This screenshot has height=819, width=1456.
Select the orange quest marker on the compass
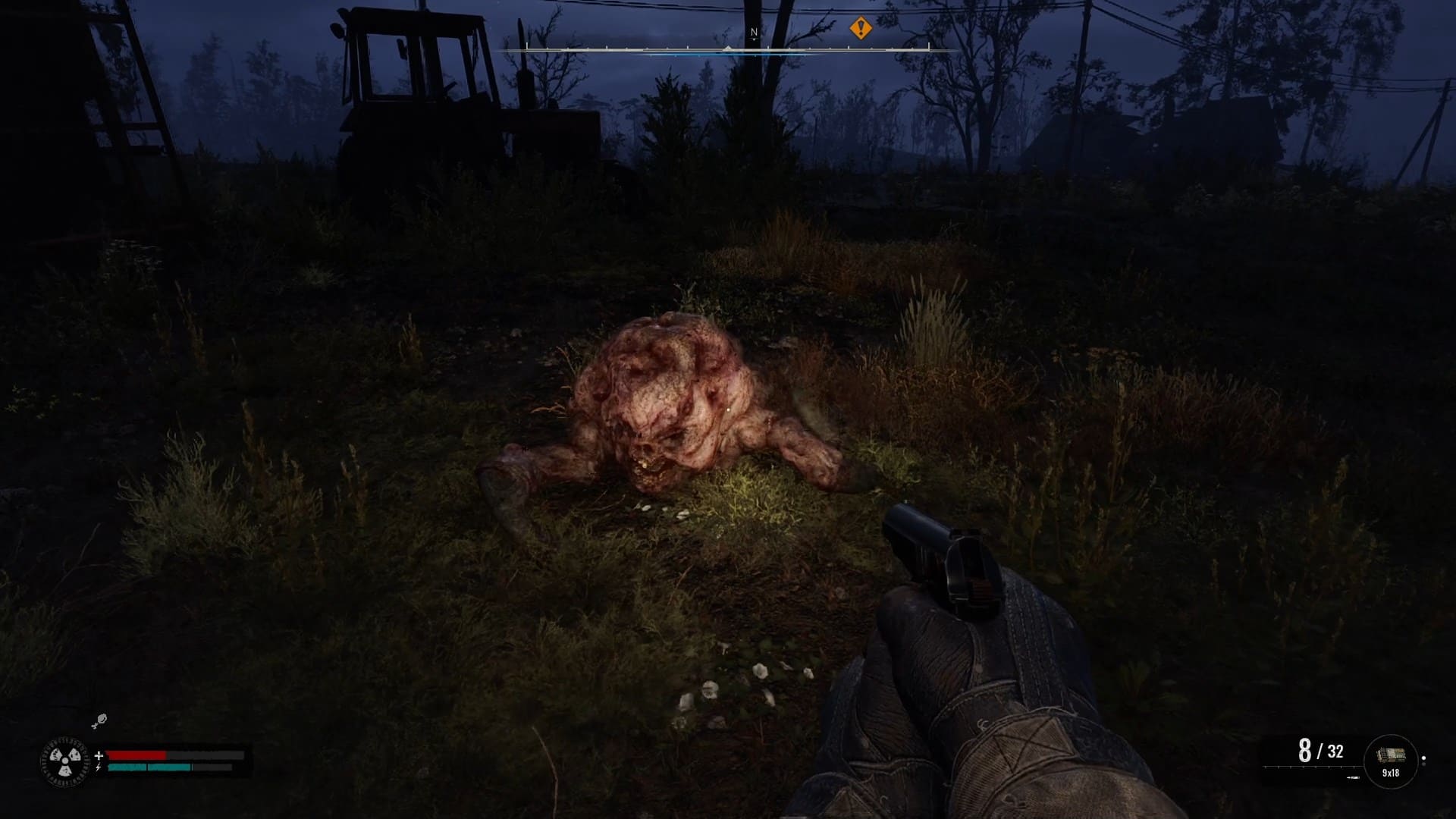click(x=860, y=29)
